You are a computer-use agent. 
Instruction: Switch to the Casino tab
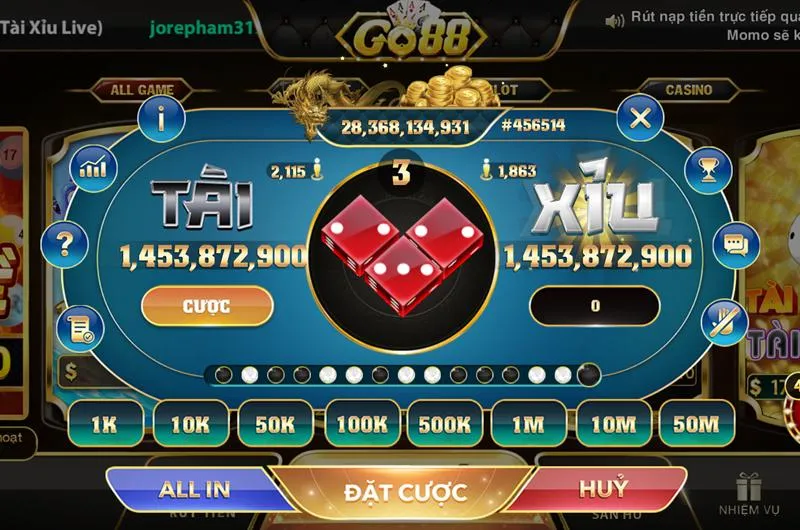(688, 90)
